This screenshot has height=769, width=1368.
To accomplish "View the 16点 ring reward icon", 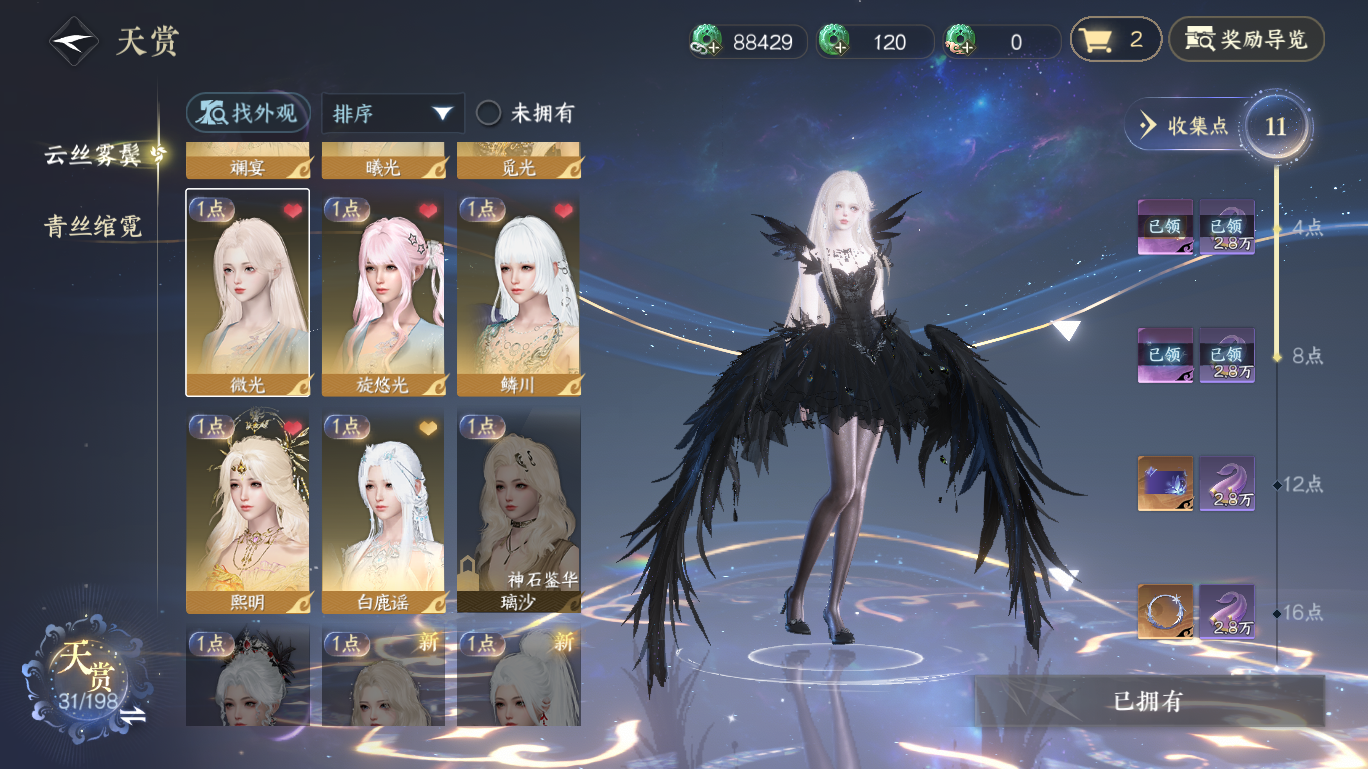I will click(1165, 612).
